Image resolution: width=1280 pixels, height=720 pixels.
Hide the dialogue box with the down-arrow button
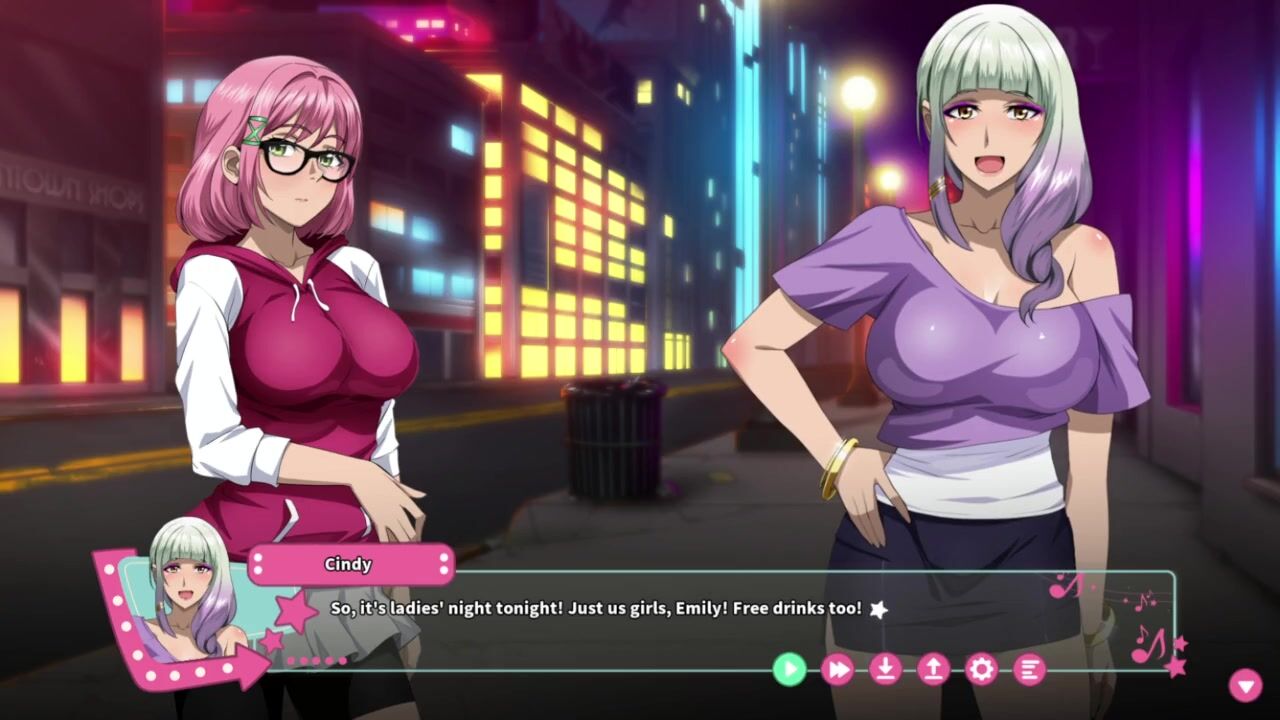[1245, 685]
